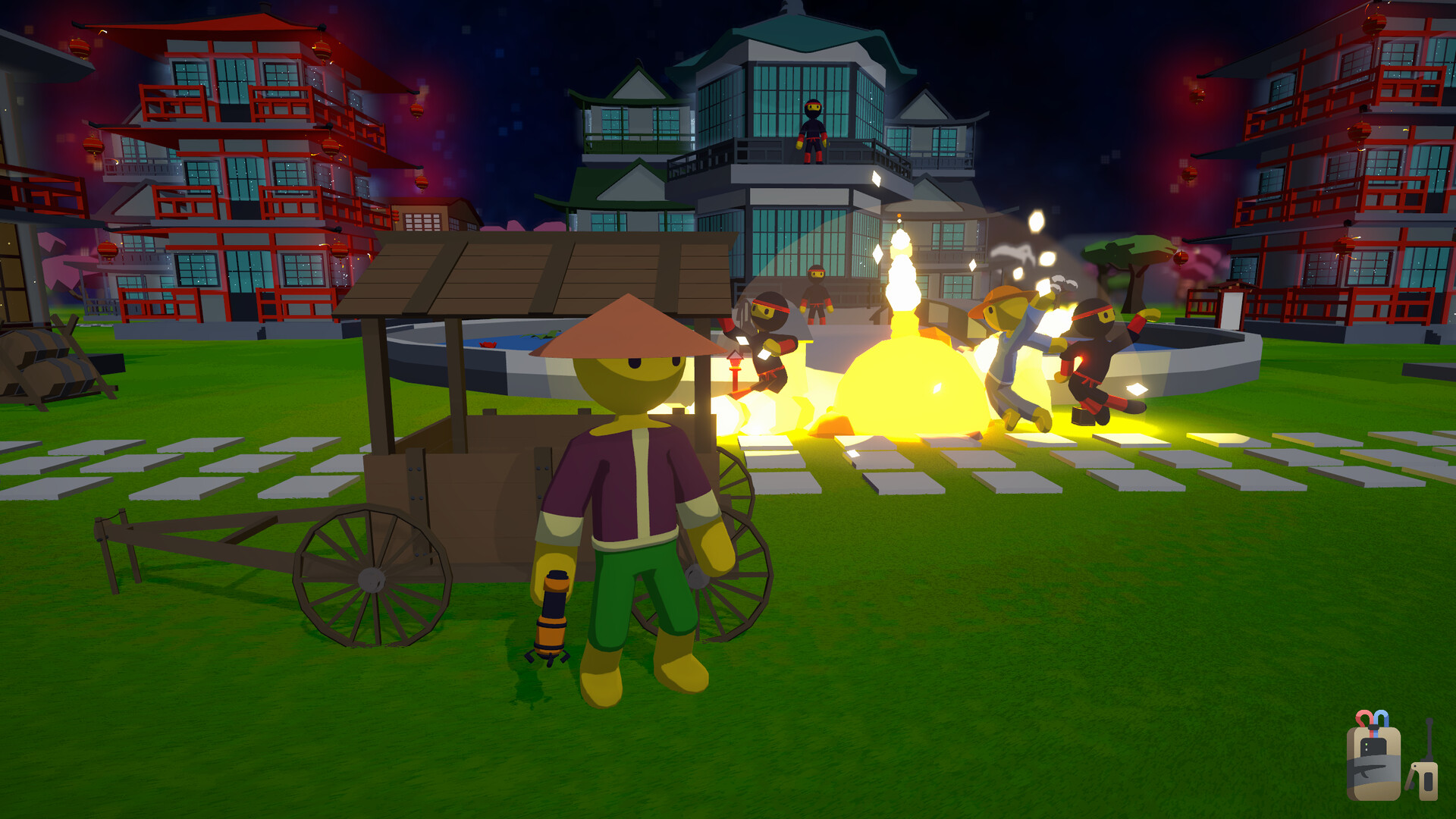Screen dimensions: 1456x819
Task: Select the green status light on the backpack device
Action: pyautogui.click(x=1367, y=744)
